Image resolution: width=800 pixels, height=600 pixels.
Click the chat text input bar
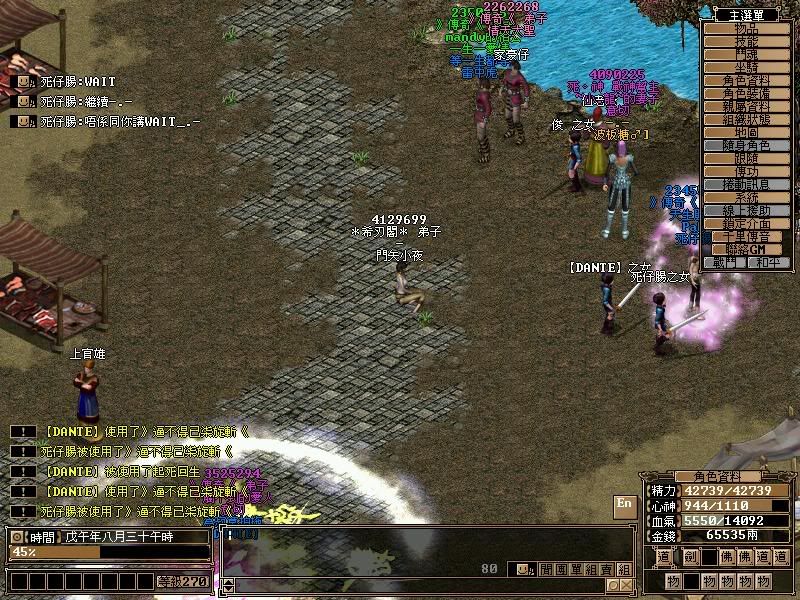[x=420, y=586]
